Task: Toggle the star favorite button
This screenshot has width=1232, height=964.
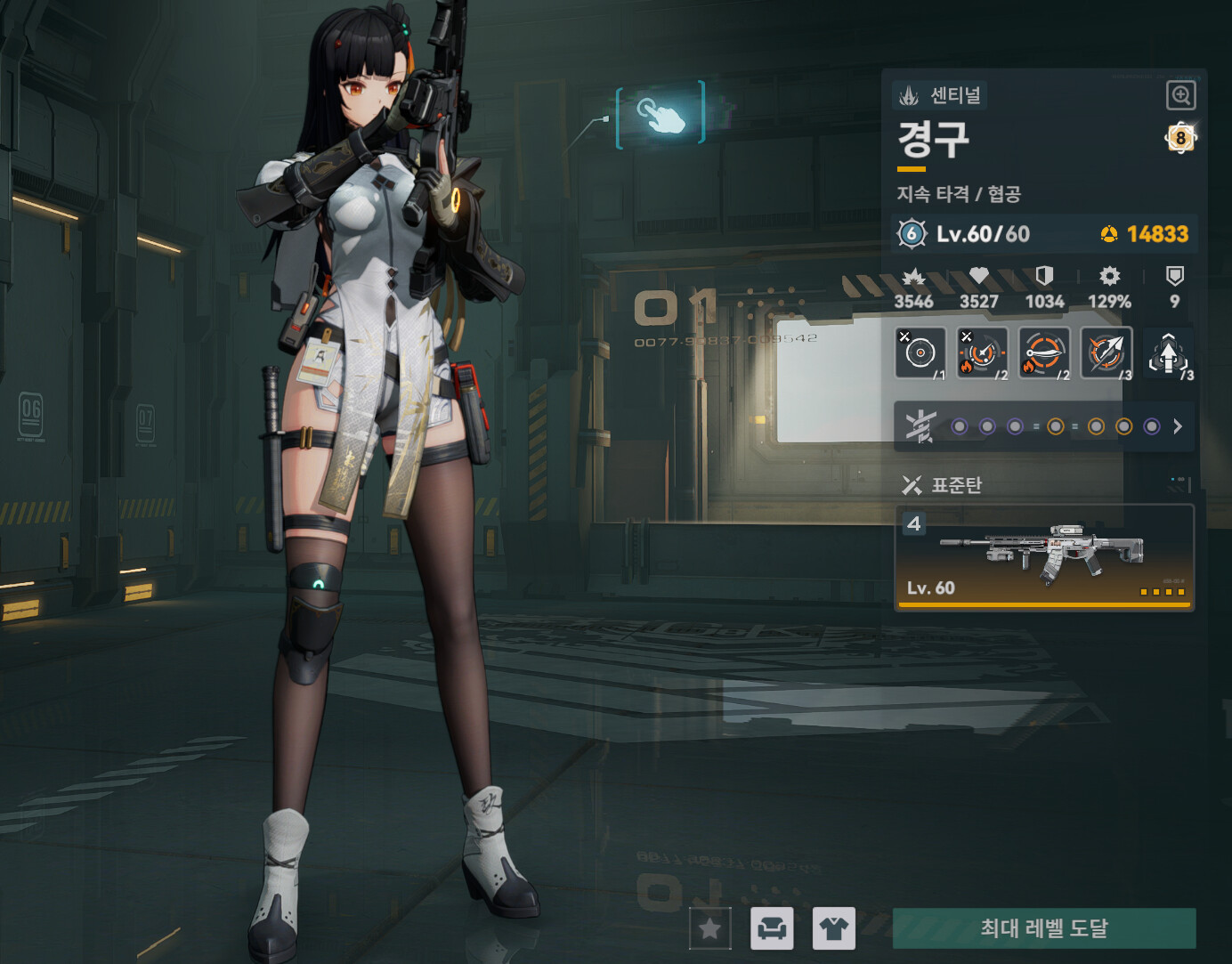Action: coord(709,929)
